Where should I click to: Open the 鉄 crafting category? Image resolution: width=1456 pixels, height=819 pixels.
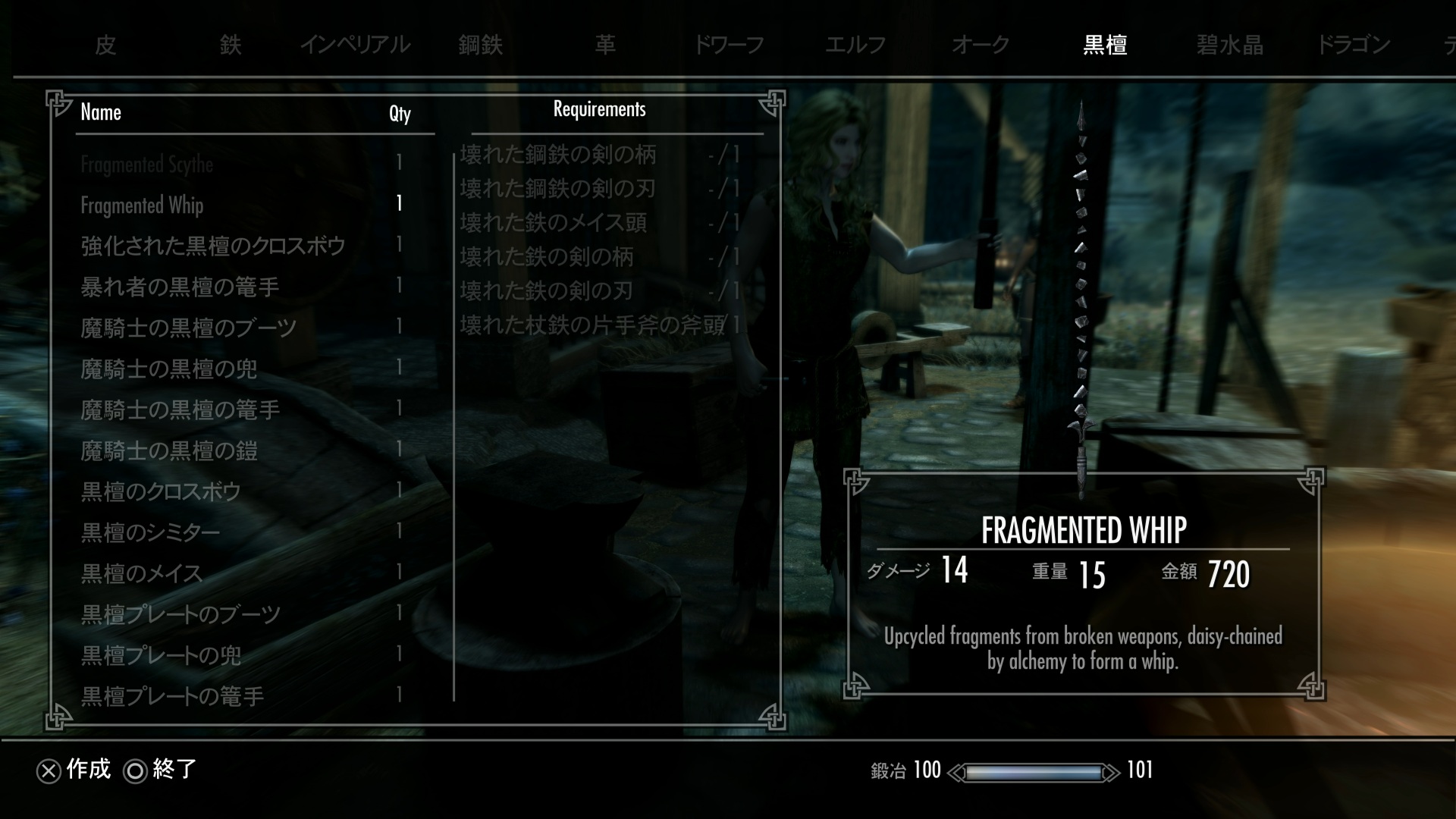(231, 45)
